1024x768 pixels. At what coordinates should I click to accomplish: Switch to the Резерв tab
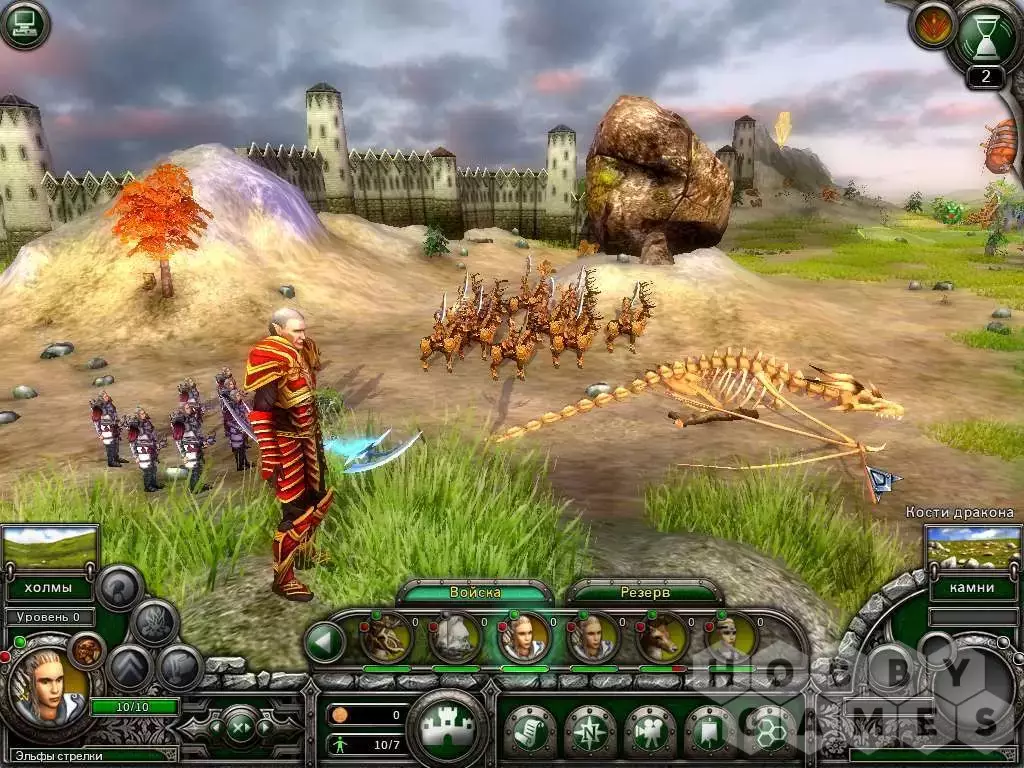[x=642, y=592]
